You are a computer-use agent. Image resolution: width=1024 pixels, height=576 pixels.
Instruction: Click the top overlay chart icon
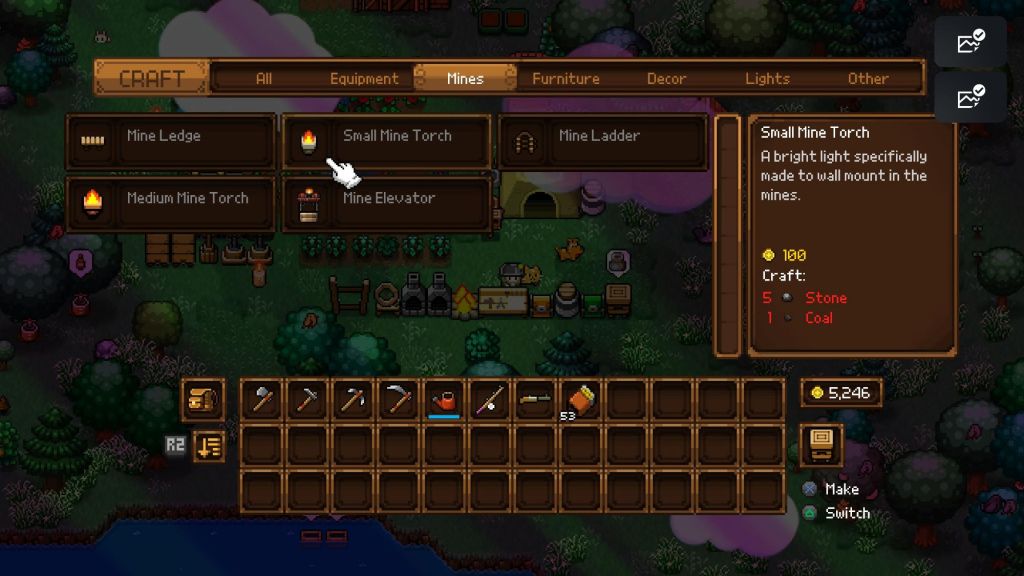970,42
